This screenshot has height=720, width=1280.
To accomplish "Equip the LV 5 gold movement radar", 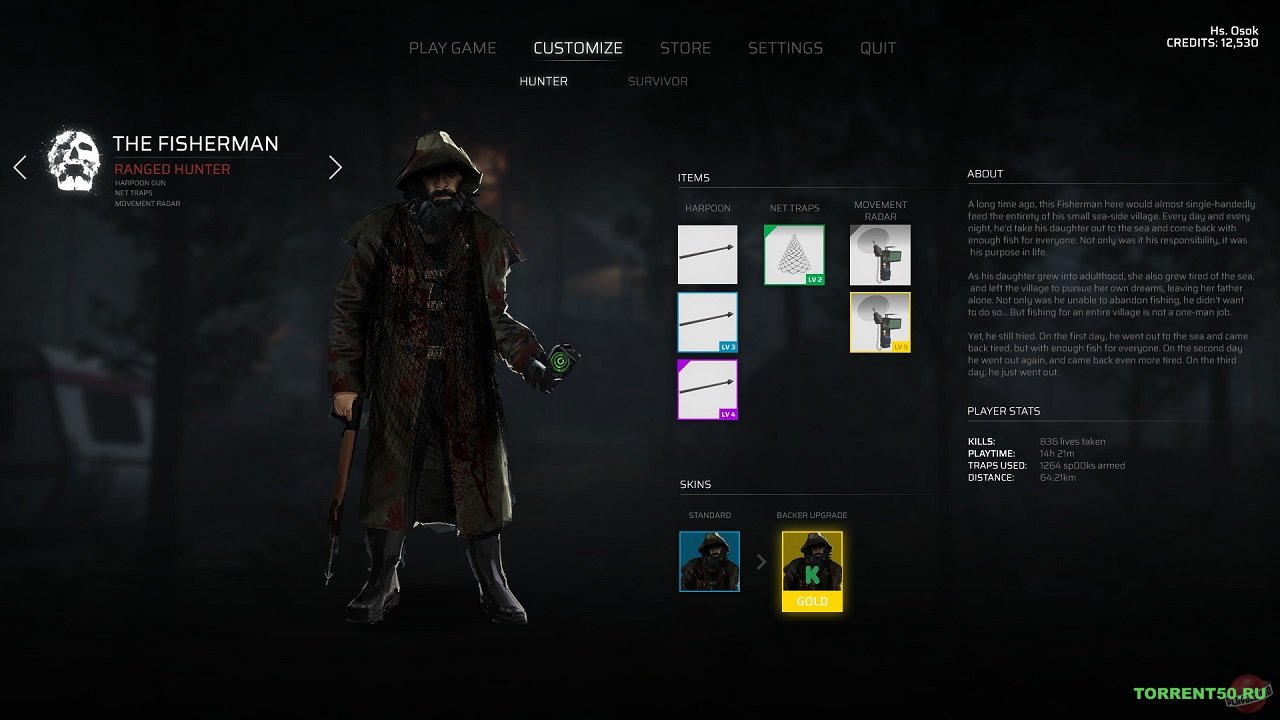I will click(x=880, y=322).
